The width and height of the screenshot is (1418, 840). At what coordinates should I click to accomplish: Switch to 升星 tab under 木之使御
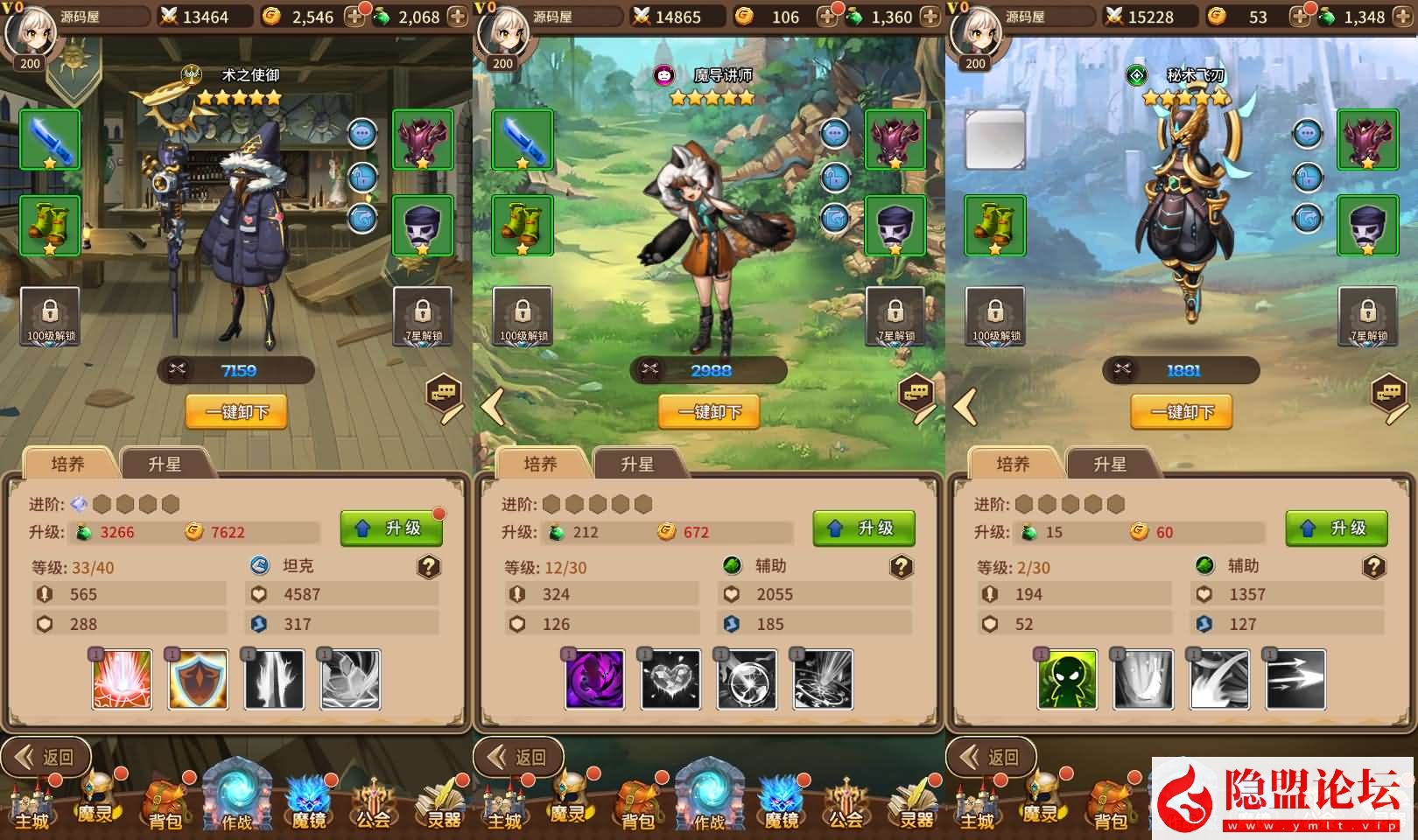point(165,464)
